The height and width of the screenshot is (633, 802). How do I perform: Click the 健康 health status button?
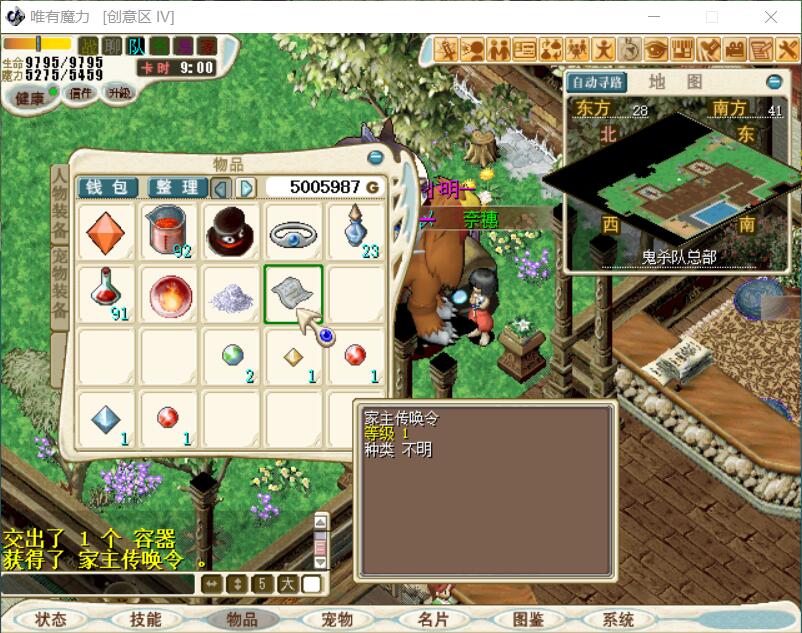[30, 97]
